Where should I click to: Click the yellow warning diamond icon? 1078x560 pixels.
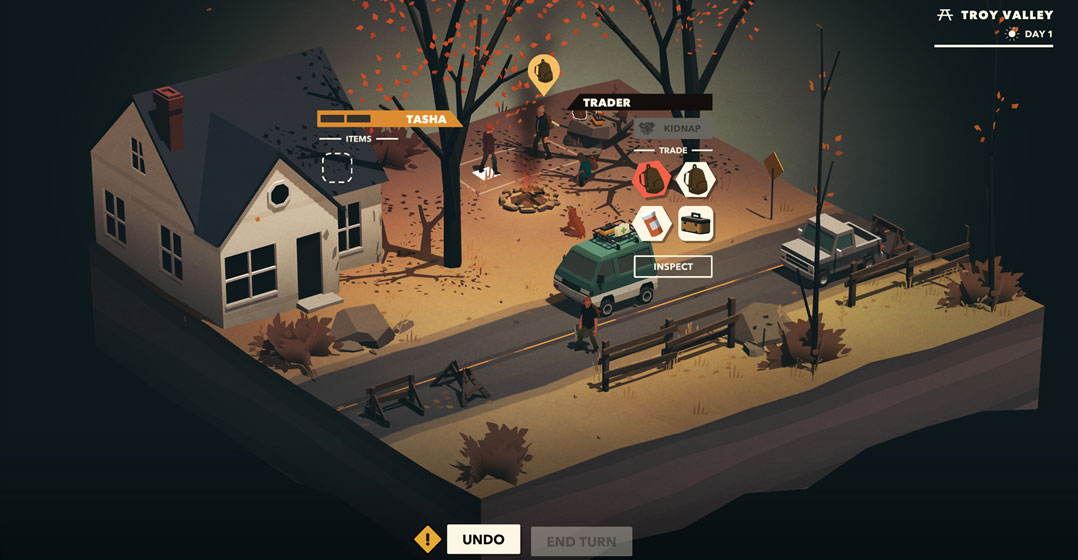[428, 539]
